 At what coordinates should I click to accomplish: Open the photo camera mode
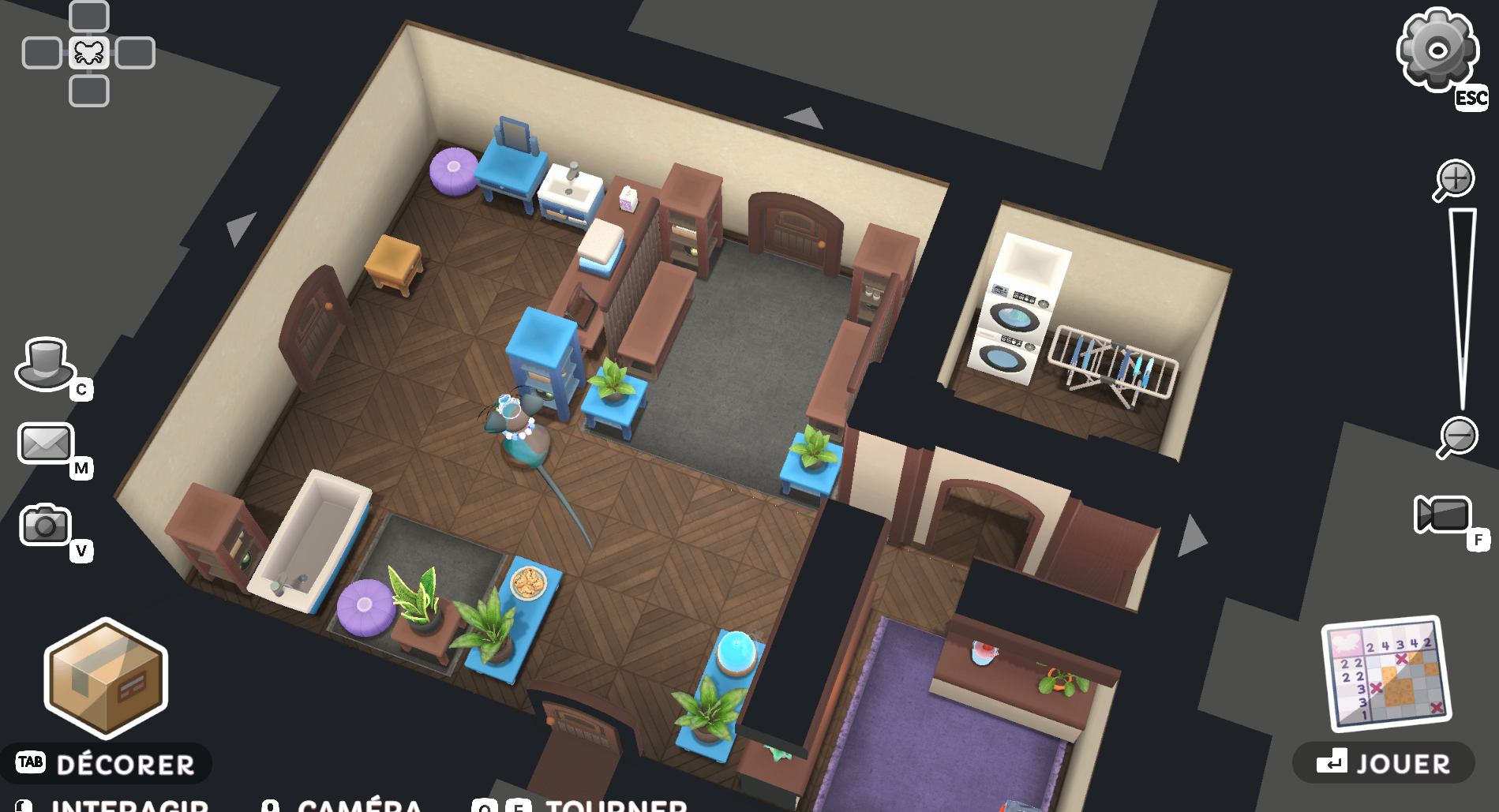coord(45,525)
